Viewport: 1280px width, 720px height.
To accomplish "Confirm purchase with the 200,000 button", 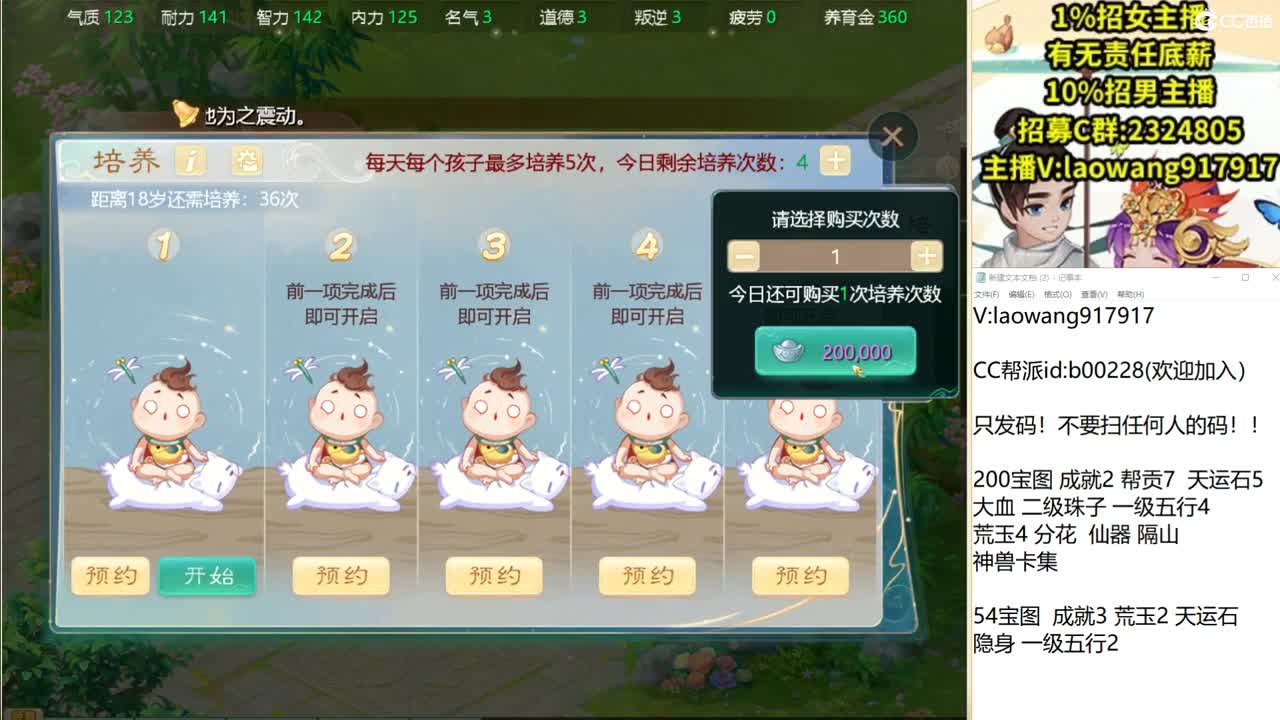I will point(836,352).
